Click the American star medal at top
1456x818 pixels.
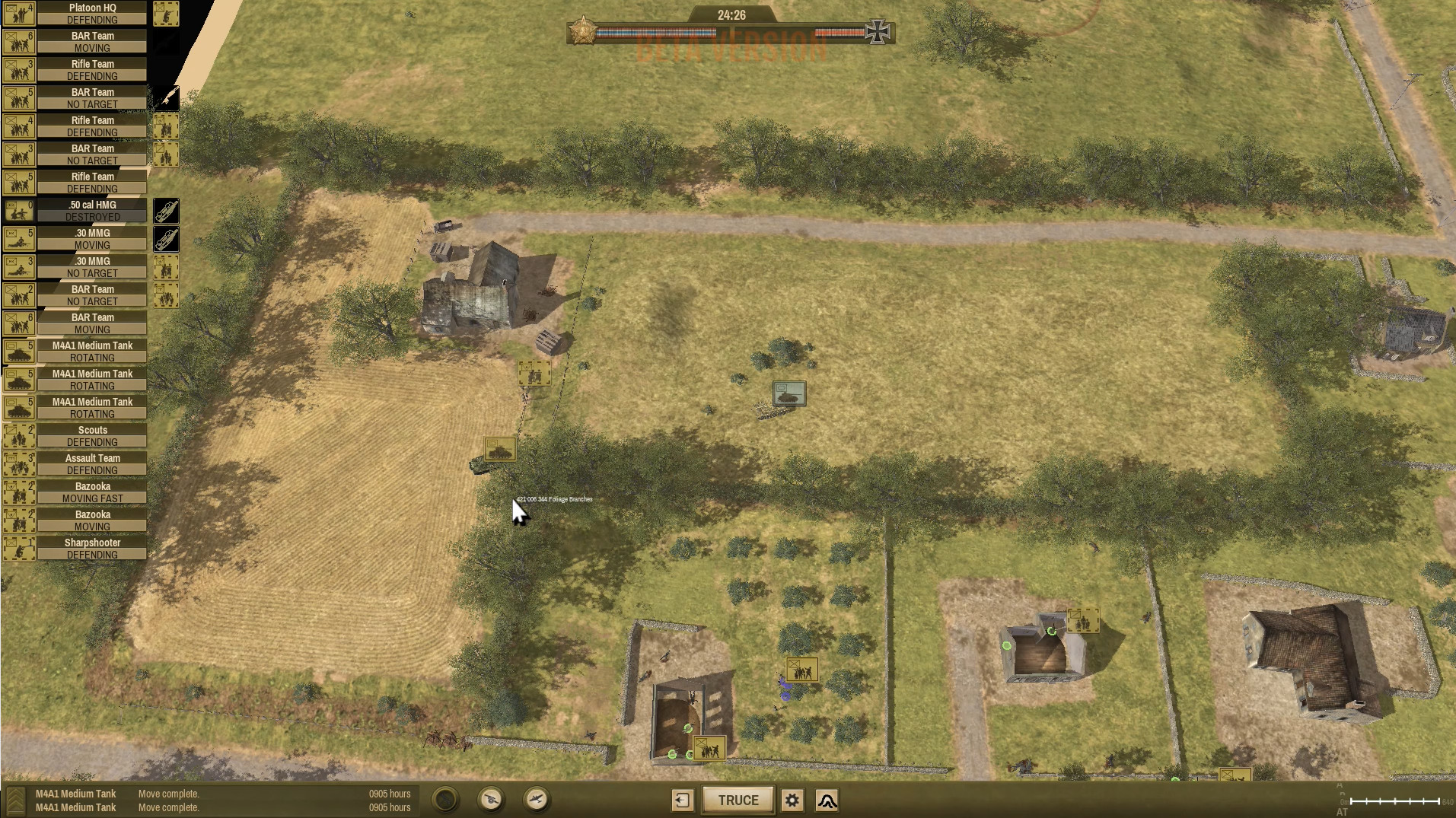pyautogui.click(x=583, y=32)
